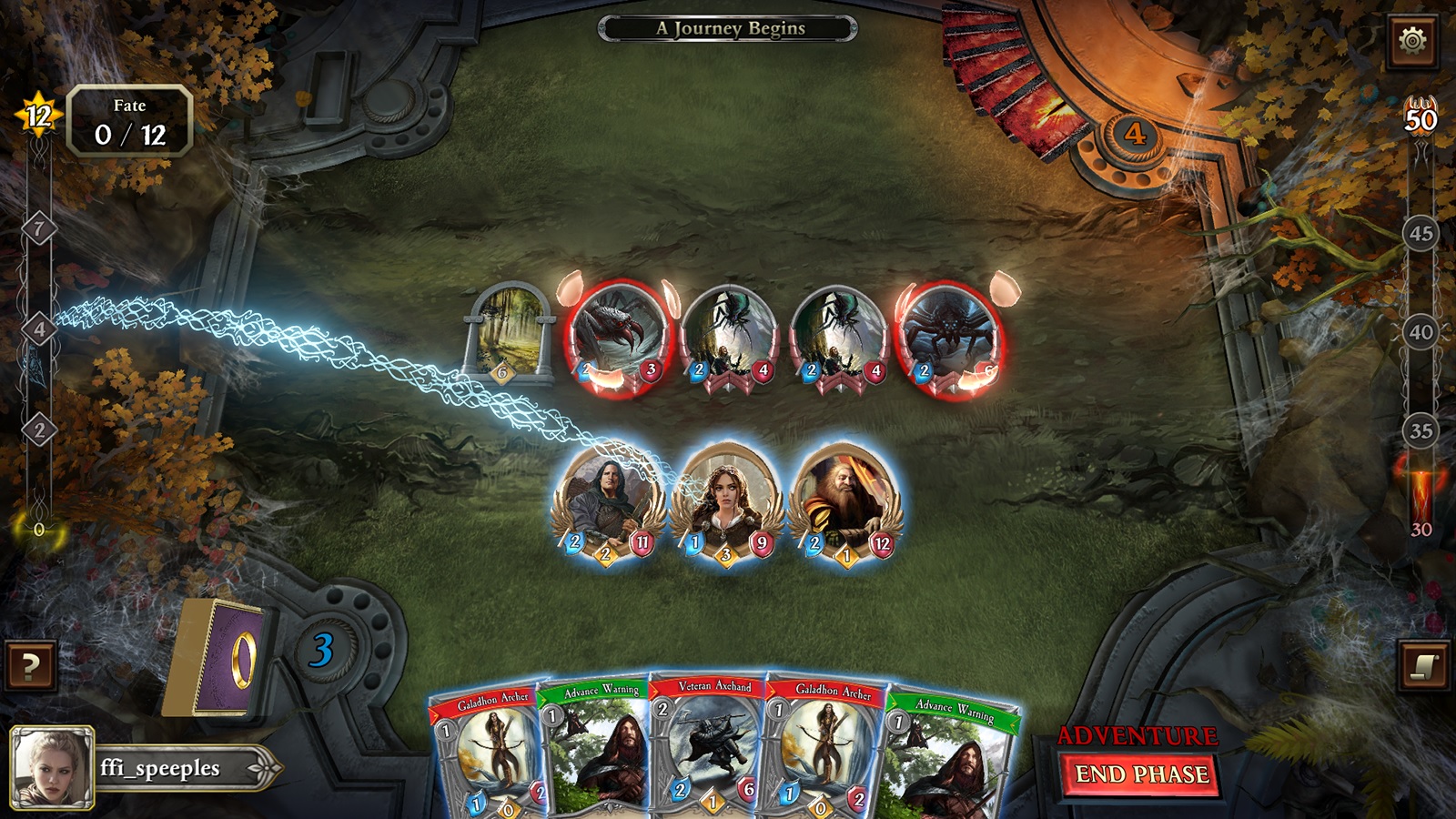
Task: Select the Veteran Axehand card in hand
Action: (x=710, y=746)
